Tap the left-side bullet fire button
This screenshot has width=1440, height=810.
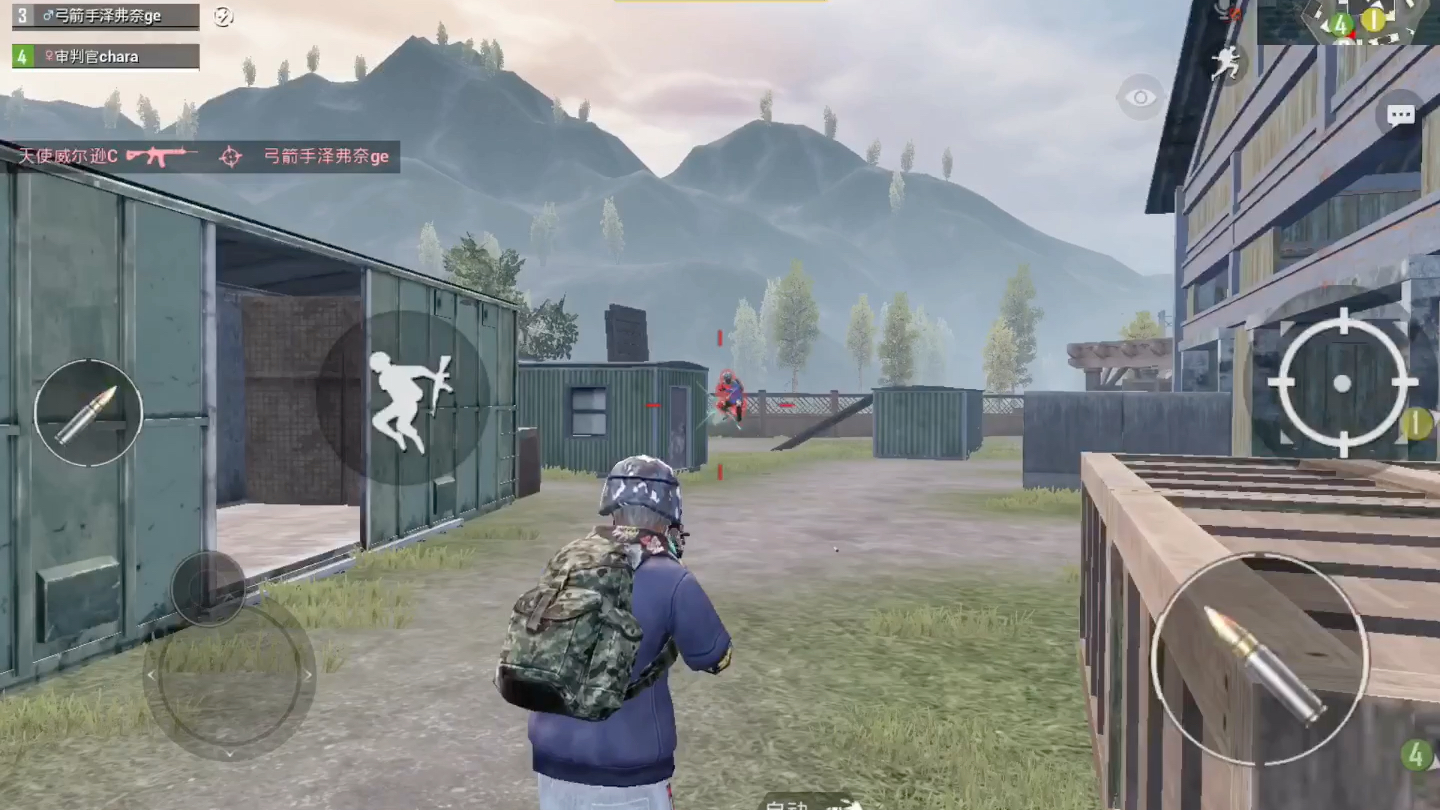point(88,413)
